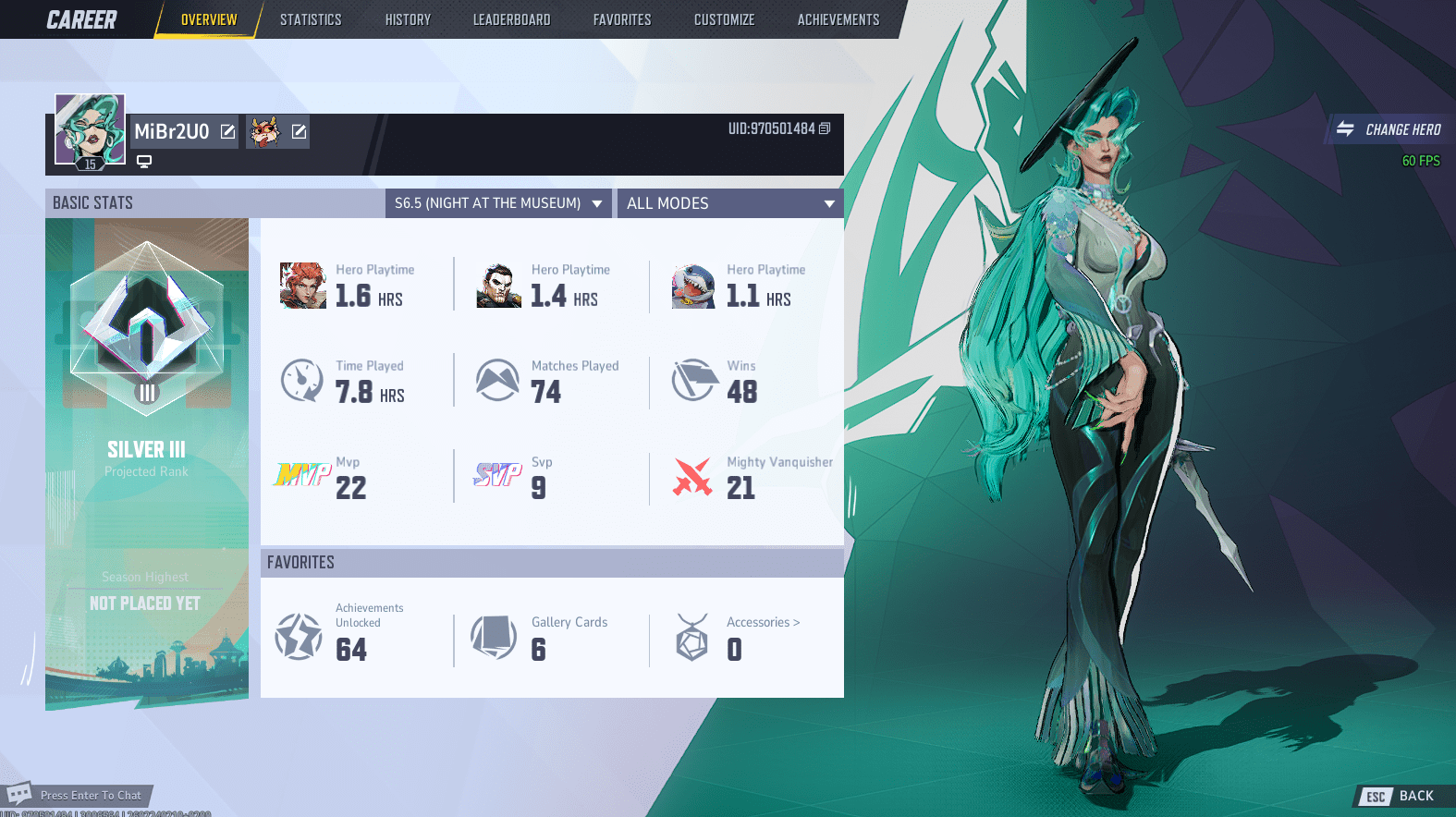Click the Wins flag icon
Image resolution: width=1456 pixels, height=817 pixels.
[693, 379]
